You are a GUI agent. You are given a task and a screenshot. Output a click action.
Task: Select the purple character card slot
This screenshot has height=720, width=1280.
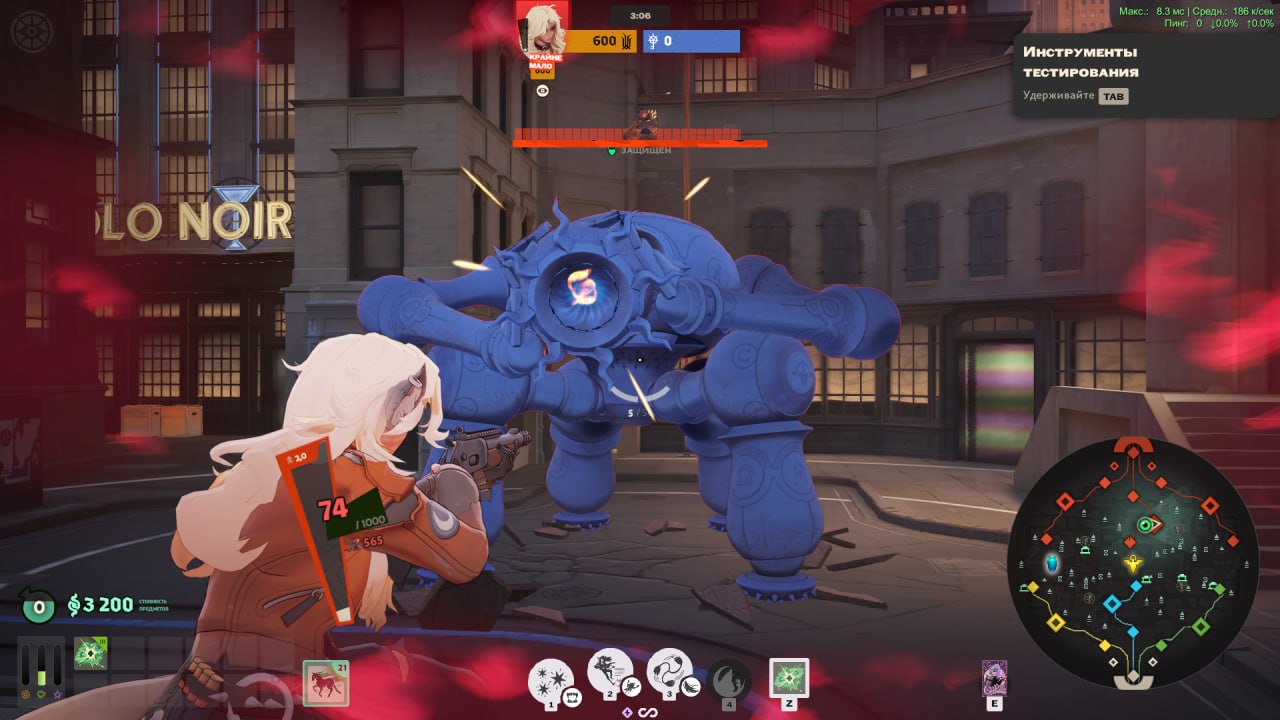point(994,677)
